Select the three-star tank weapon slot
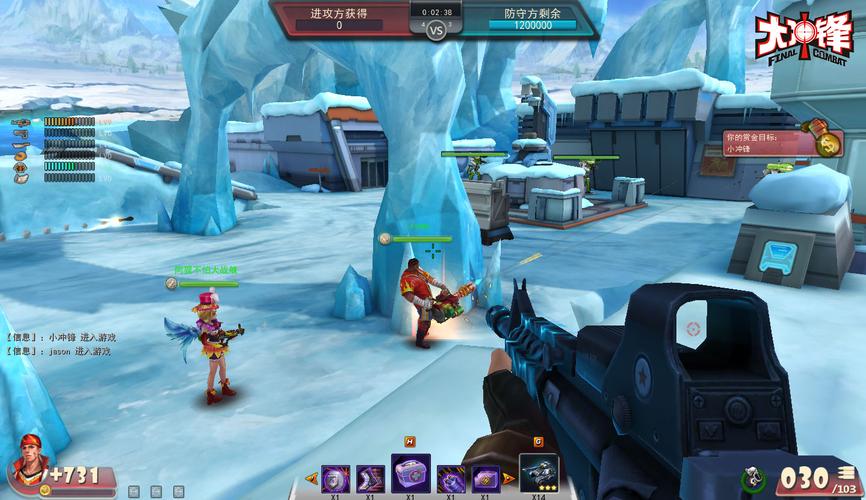Viewport: 866px width, 500px height. coord(538,473)
